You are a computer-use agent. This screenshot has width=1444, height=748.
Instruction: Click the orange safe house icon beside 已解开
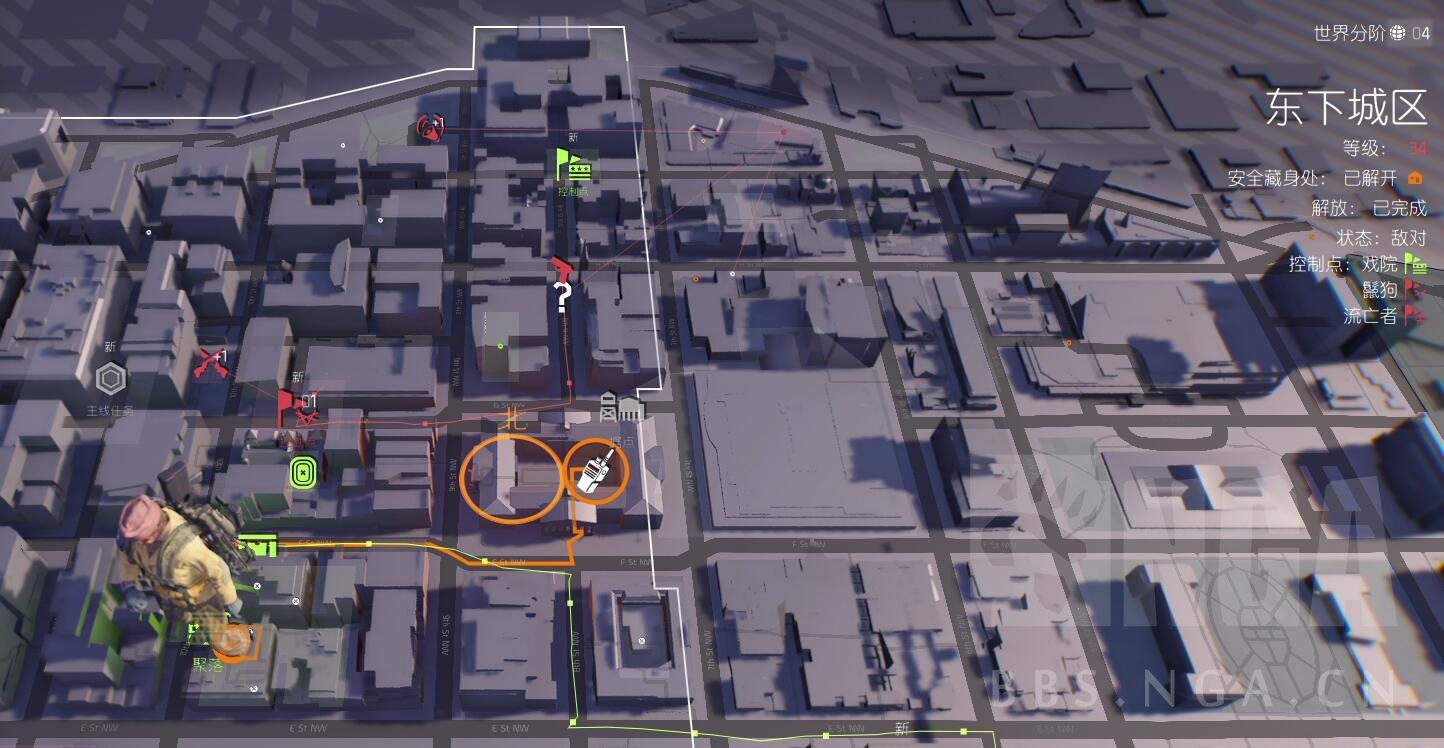1415,177
